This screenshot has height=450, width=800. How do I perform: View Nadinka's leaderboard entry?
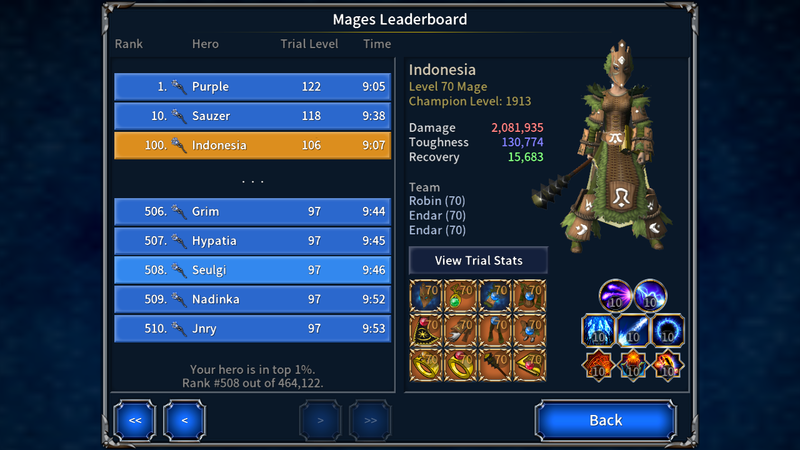coord(252,299)
